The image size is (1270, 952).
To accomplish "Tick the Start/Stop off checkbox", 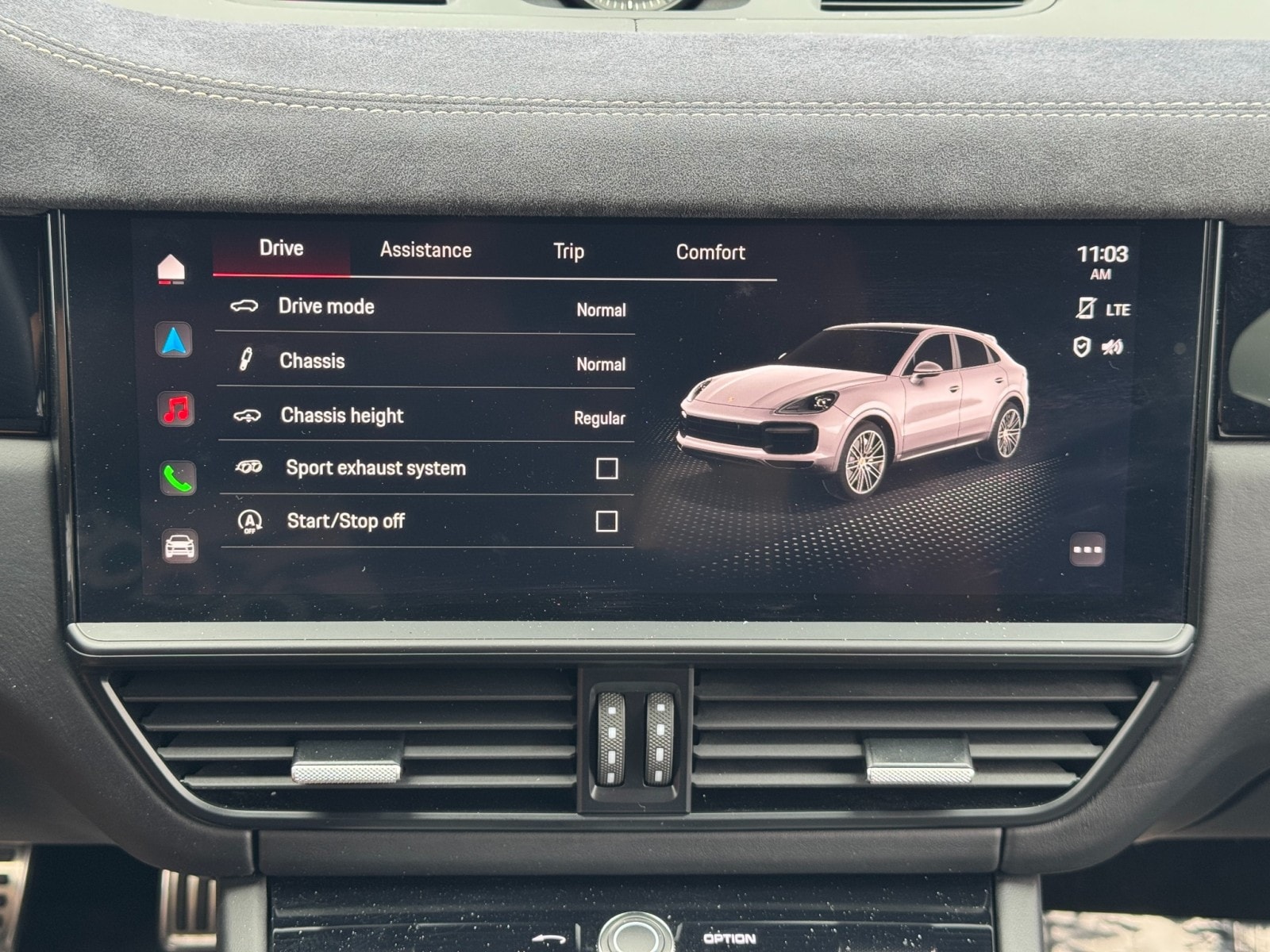I will tap(606, 521).
